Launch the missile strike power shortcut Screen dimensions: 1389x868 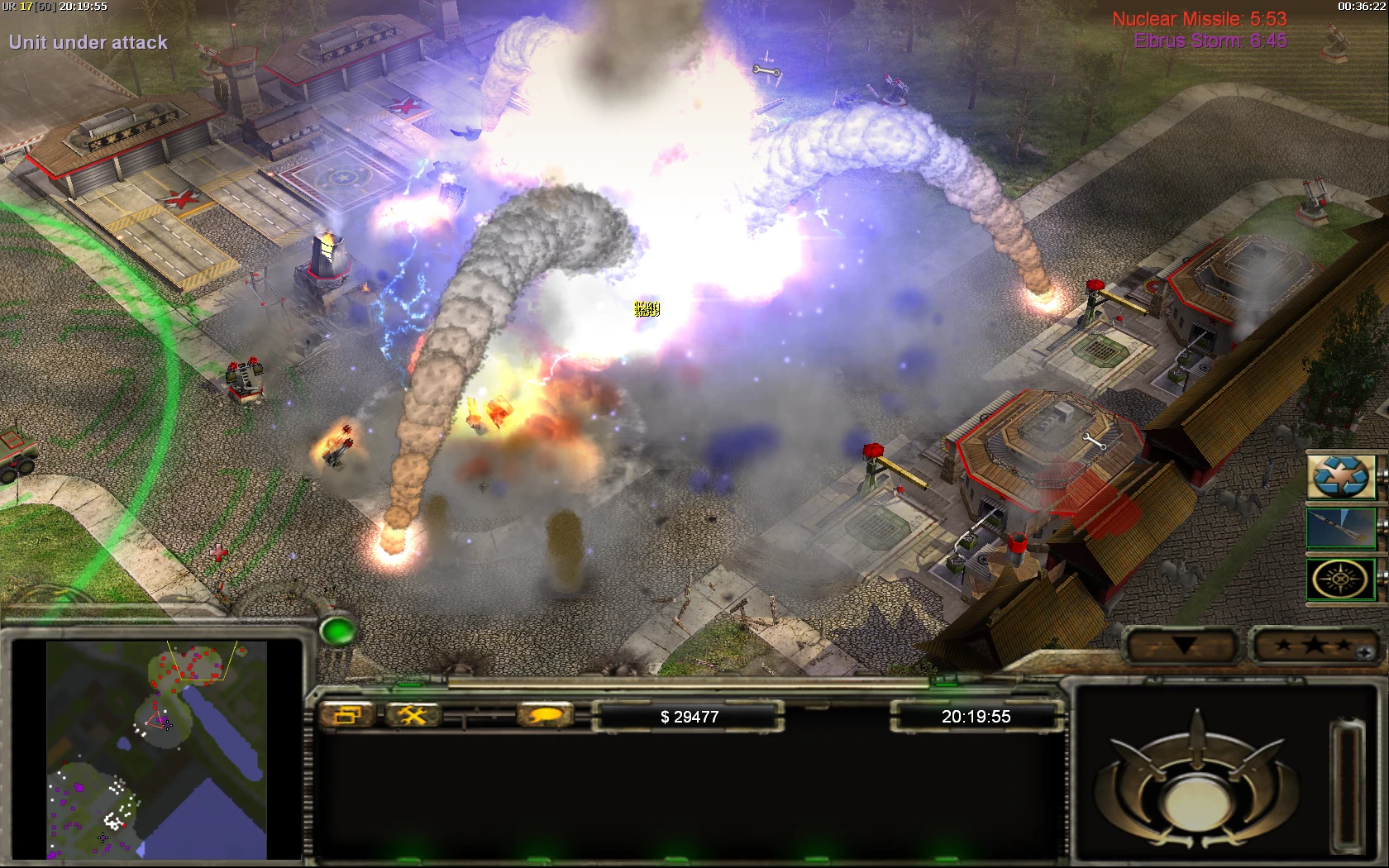click(1340, 528)
